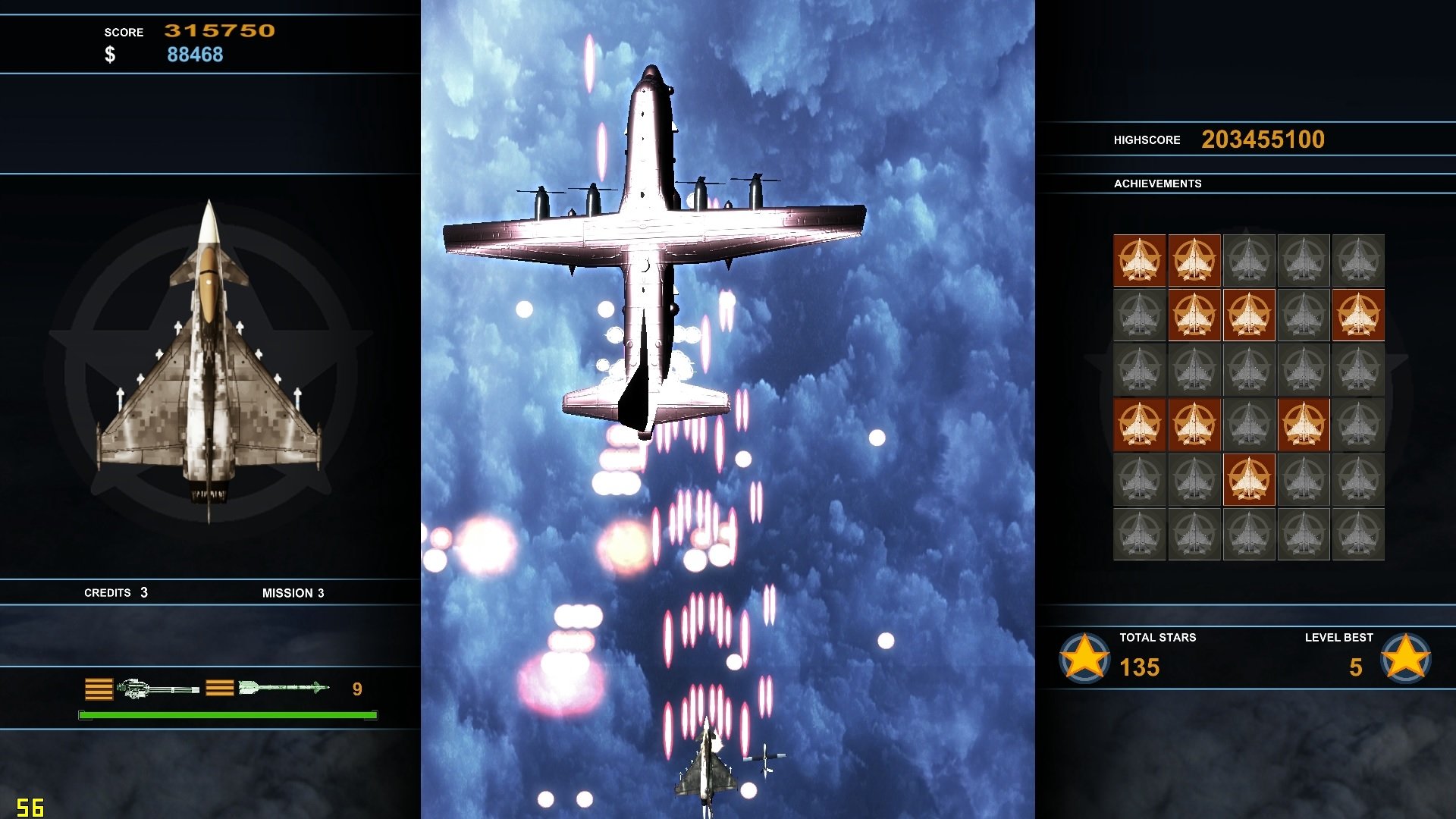
Task: Expand the ACHIEVEMENTS panel header
Action: point(1158,184)
